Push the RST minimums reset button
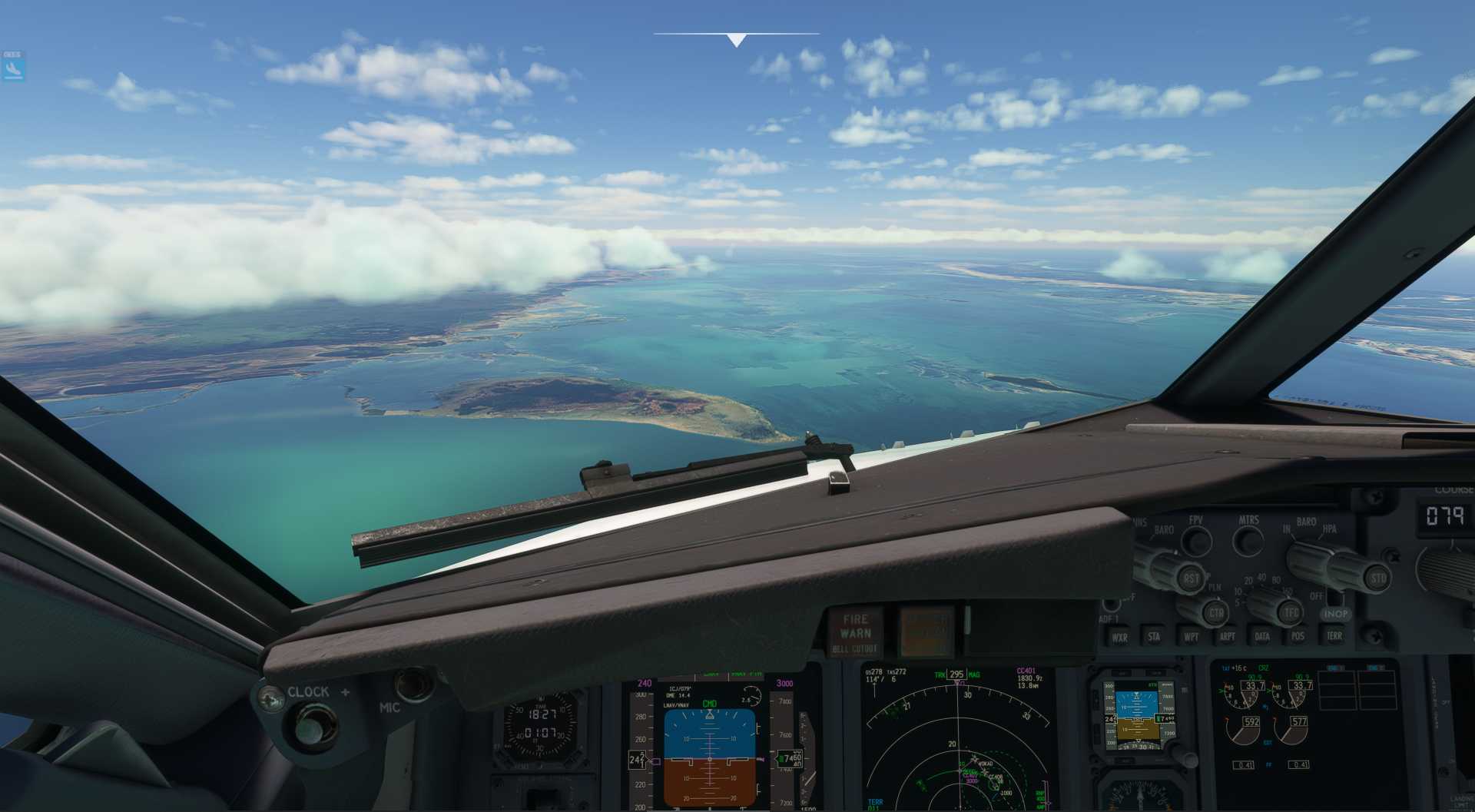The width and height of the screenshot is (1475, 812). tap(1191, 578)
